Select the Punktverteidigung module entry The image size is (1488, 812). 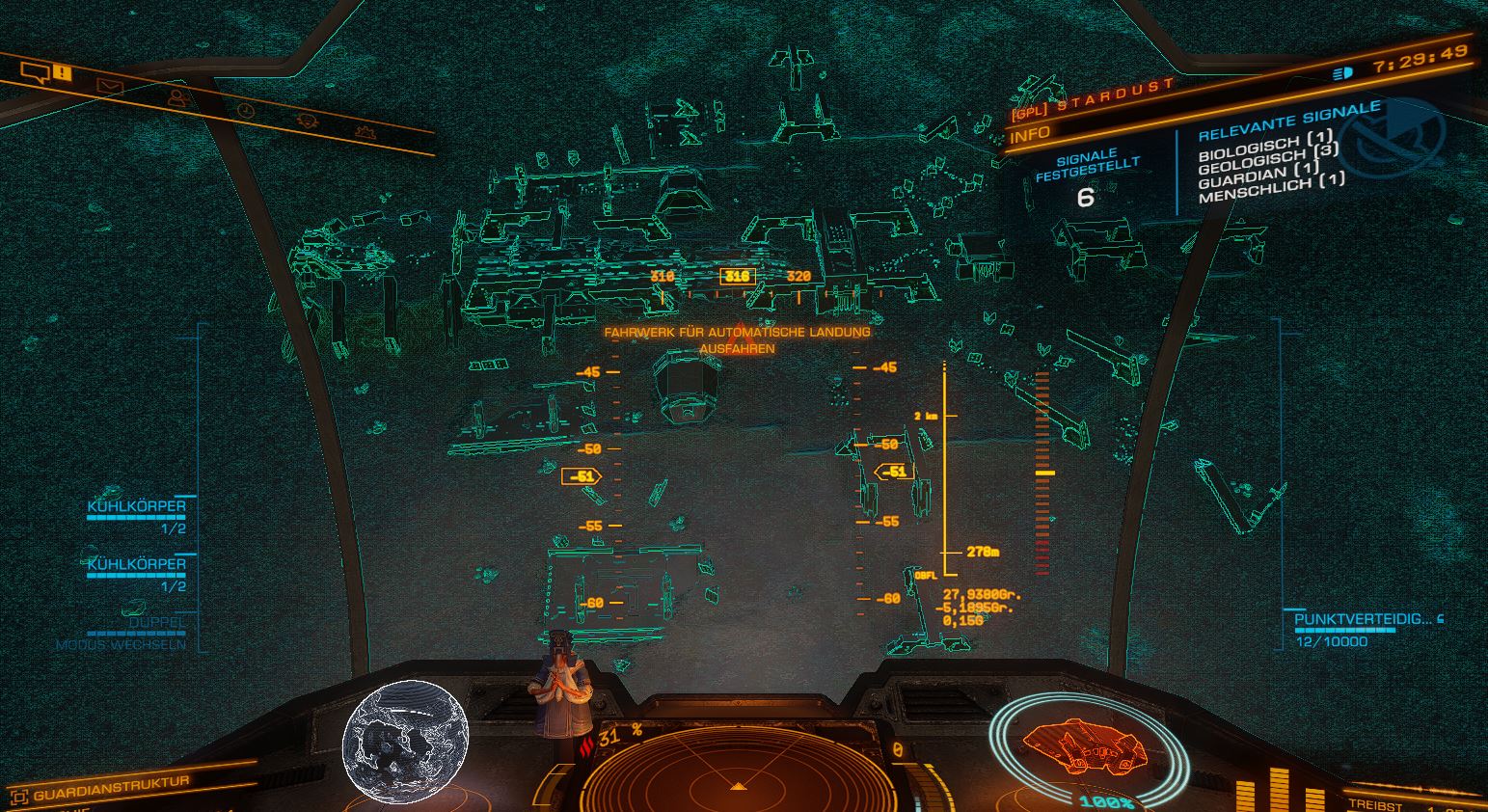[1363, 619]
